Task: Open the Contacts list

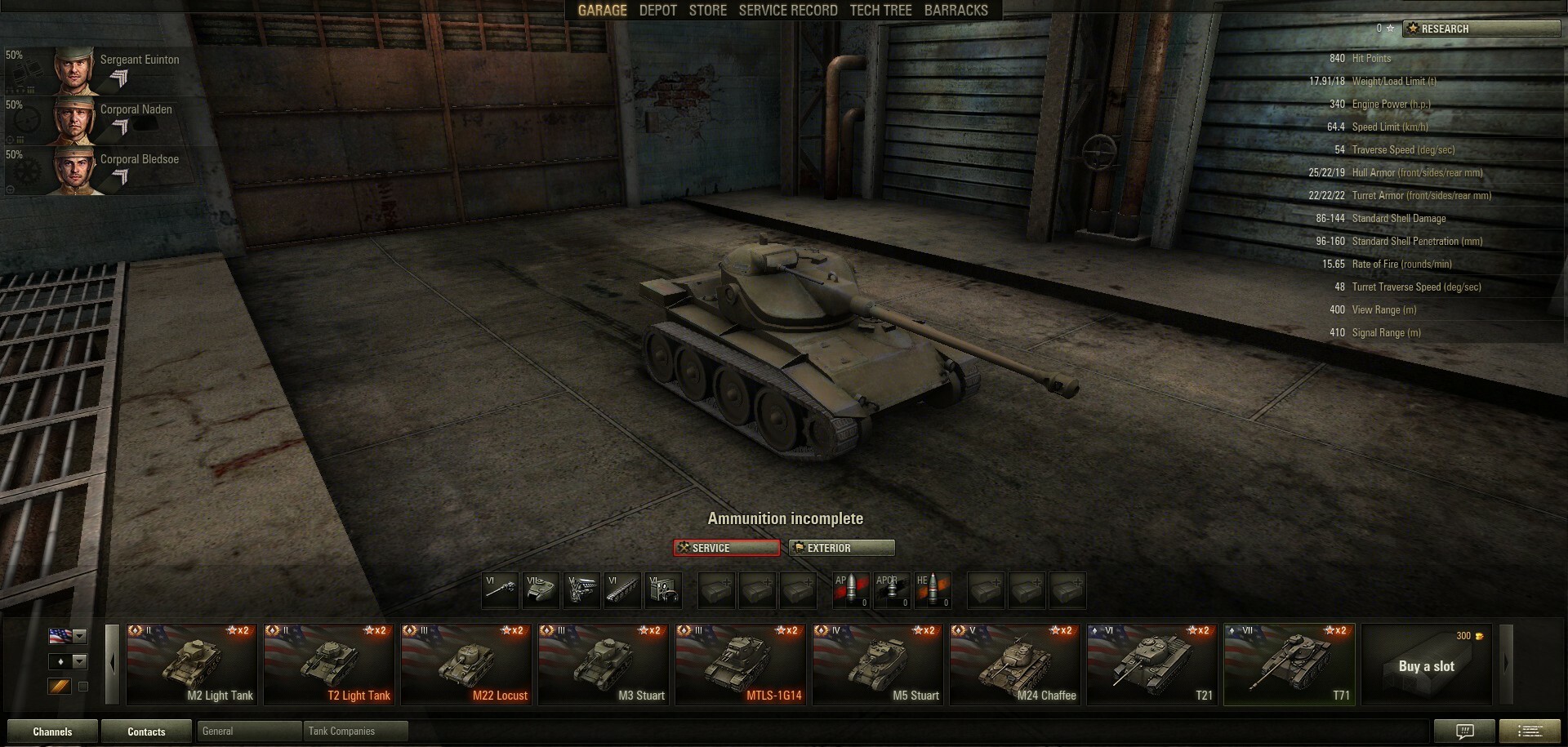Action: [146, 731]
